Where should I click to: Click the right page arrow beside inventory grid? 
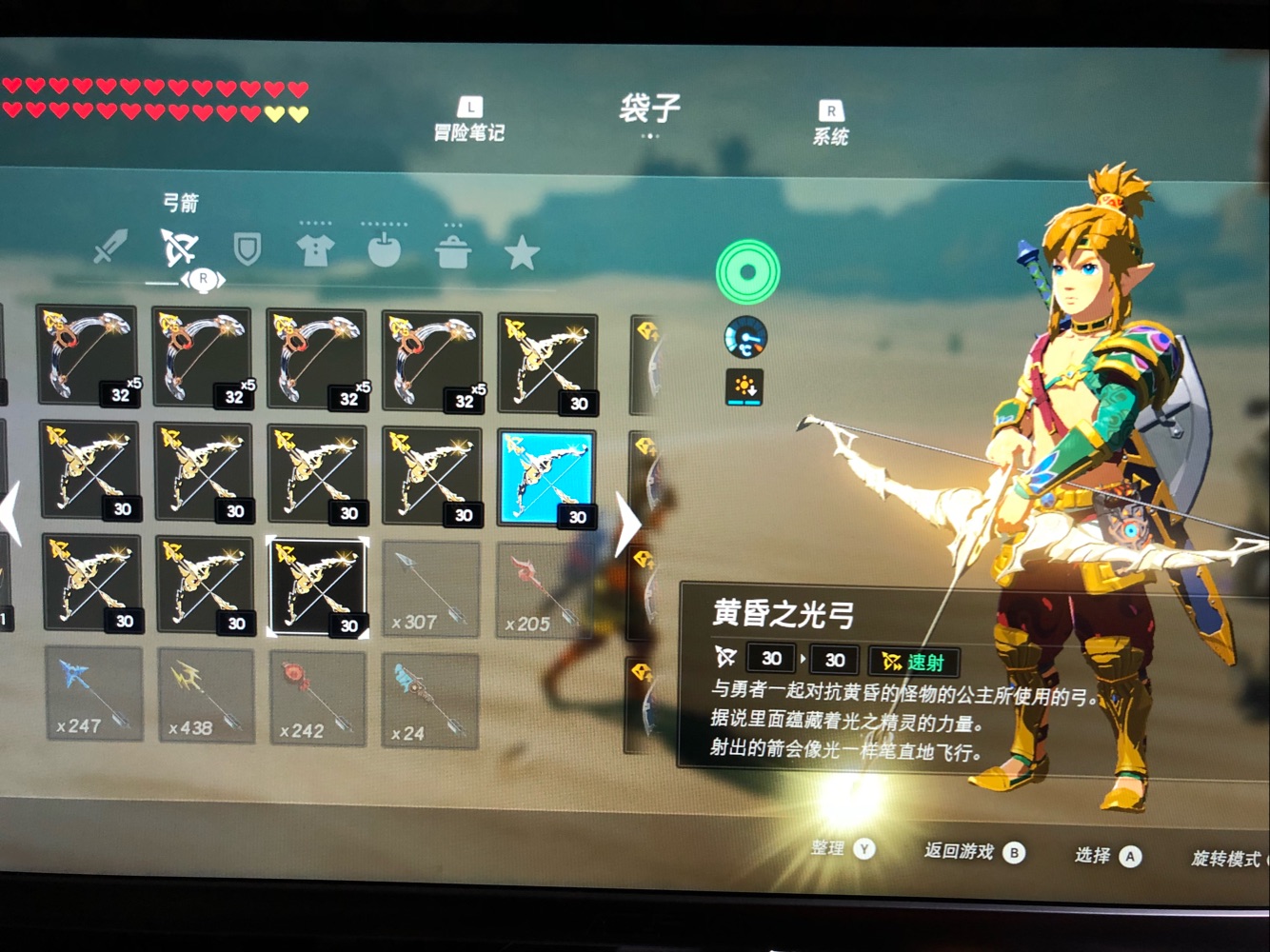(627, 525)
